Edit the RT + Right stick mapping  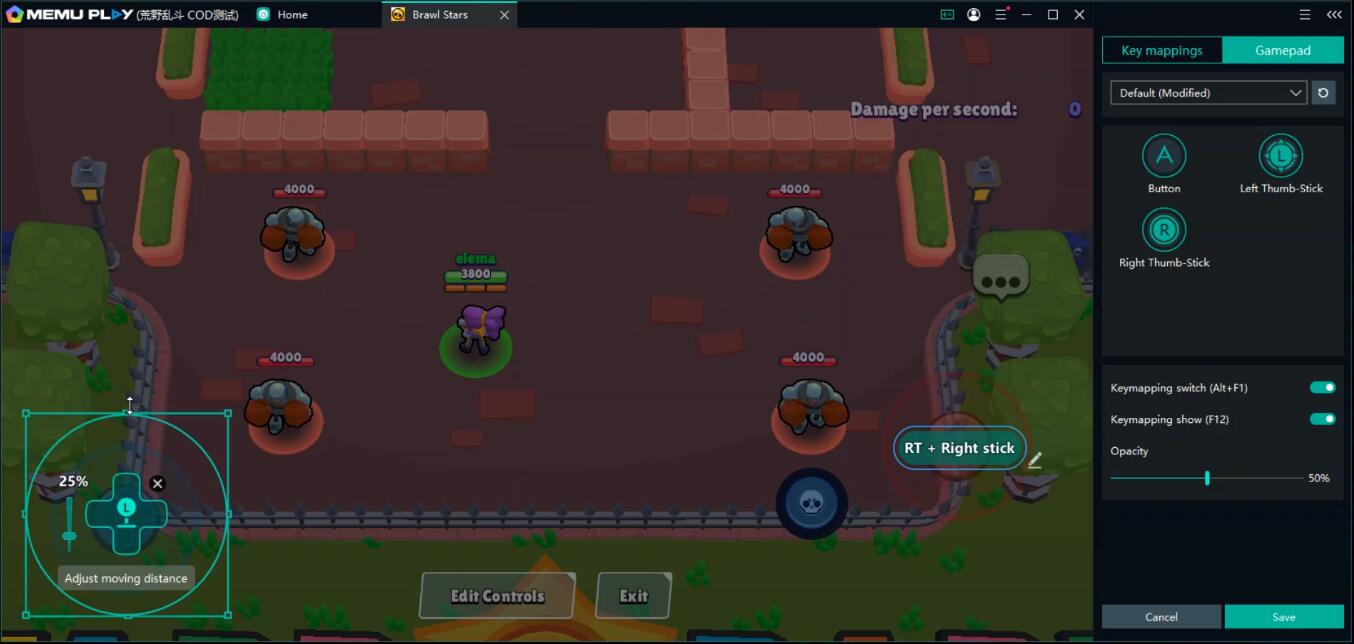point(1035,460)
